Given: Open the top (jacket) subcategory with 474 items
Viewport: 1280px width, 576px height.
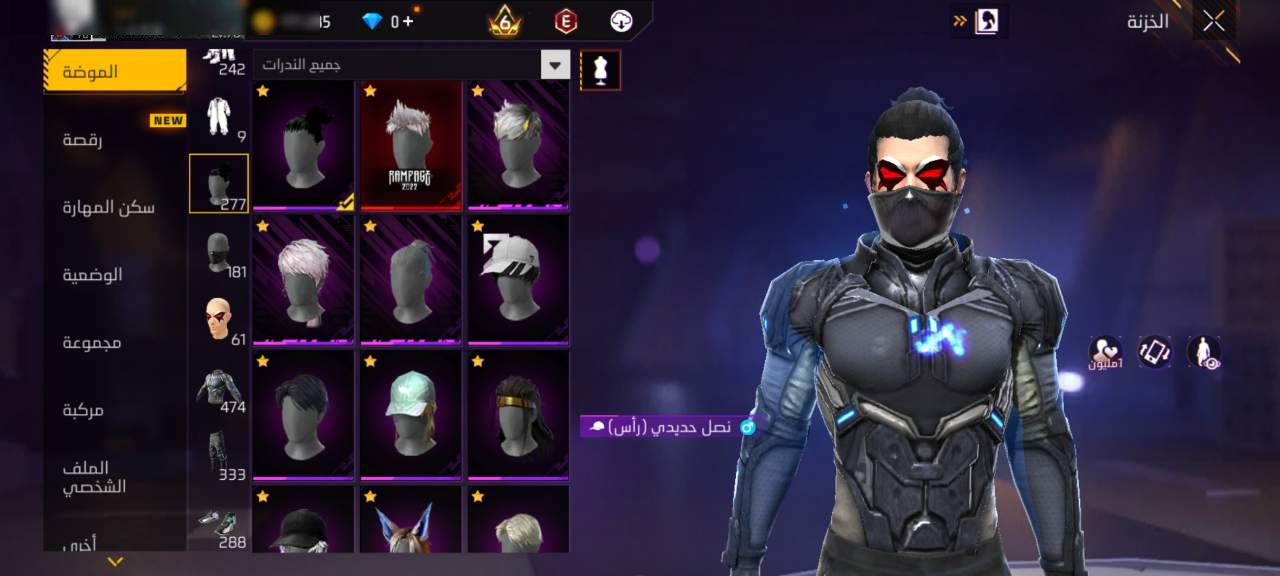Looking at the screenshot, I should [x=219, y=388].
